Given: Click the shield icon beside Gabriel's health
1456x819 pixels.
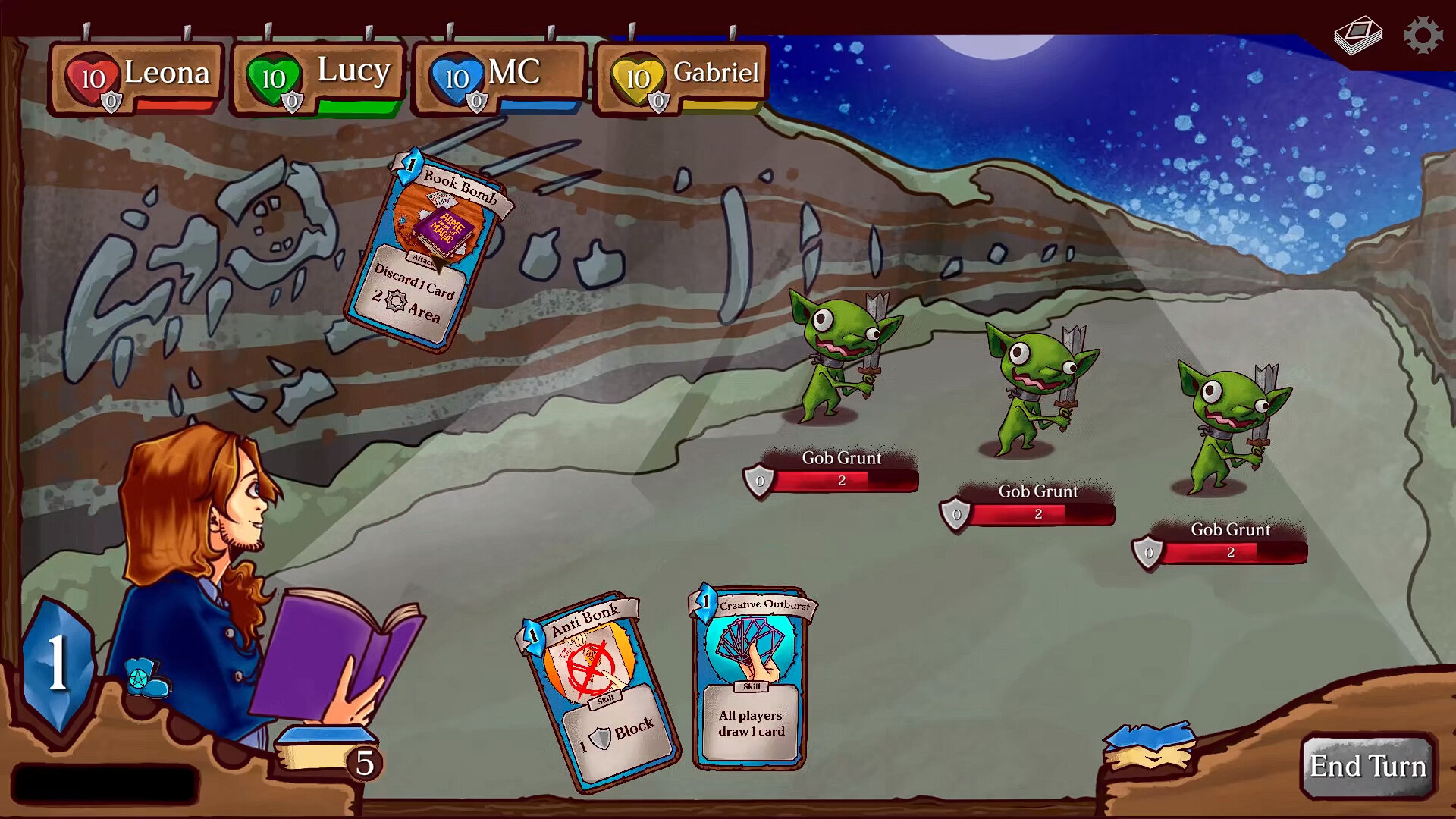Looking at the screenshot, I should (x=657, y=99).
